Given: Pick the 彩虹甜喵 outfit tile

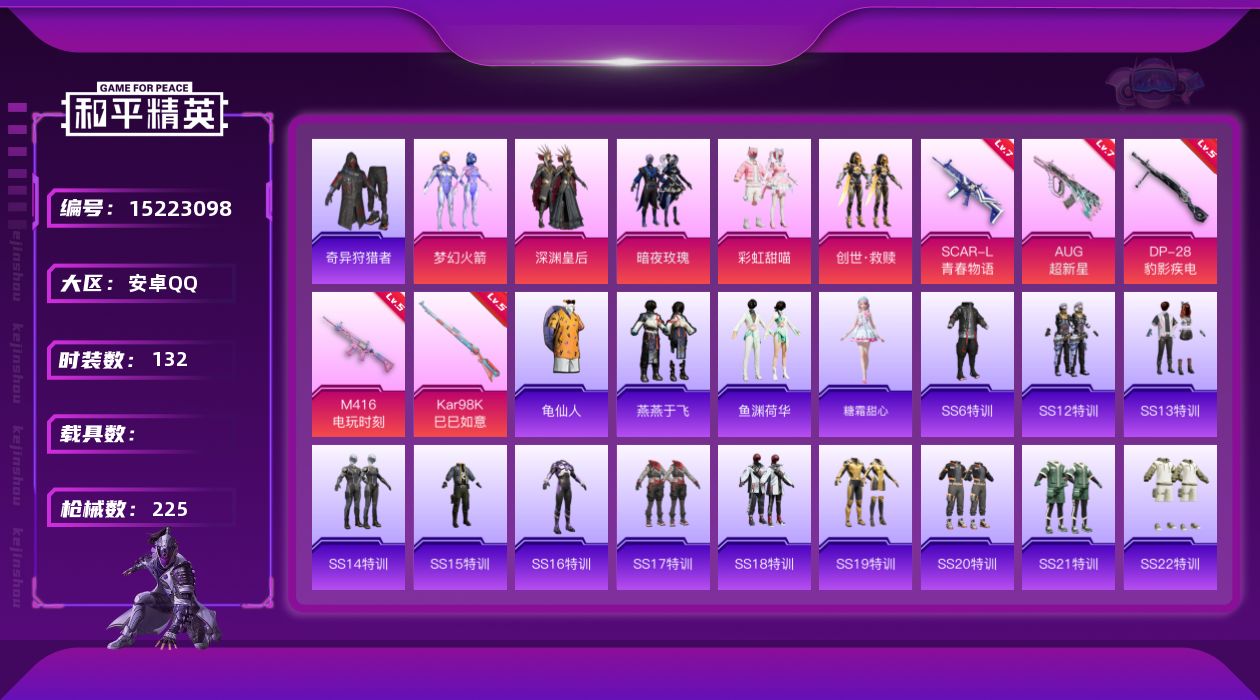Looking at the screenshot, I should click(x=764, y=211).
